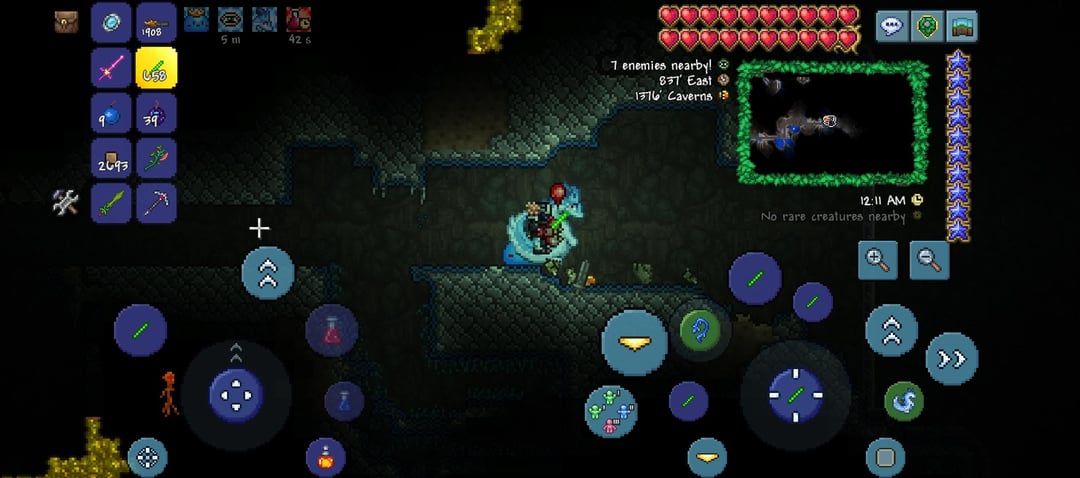Open the chat speech bubble
The image size is (1080, 478).
click(x=892, y=26)
